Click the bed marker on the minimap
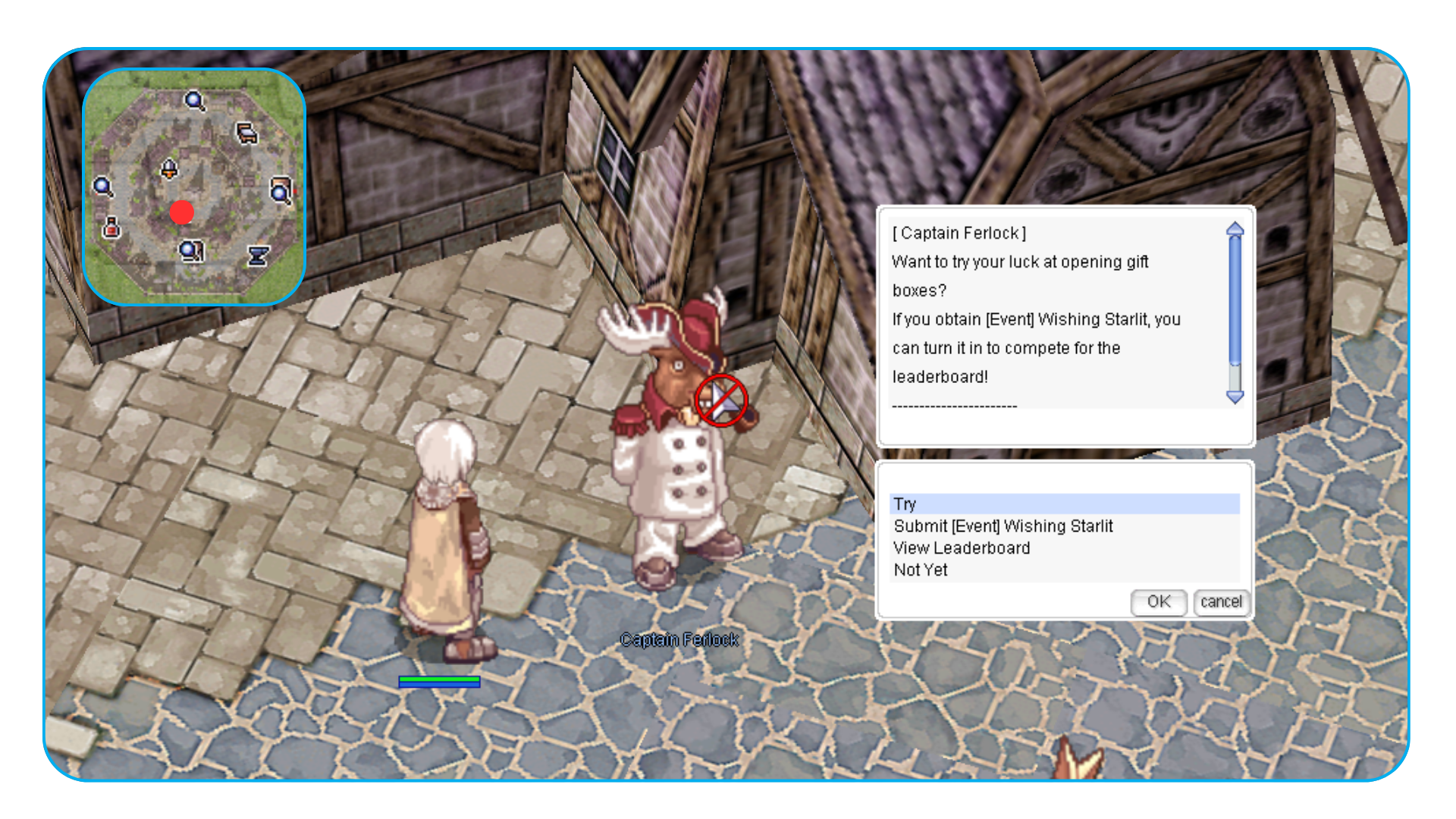 (246, 134)
